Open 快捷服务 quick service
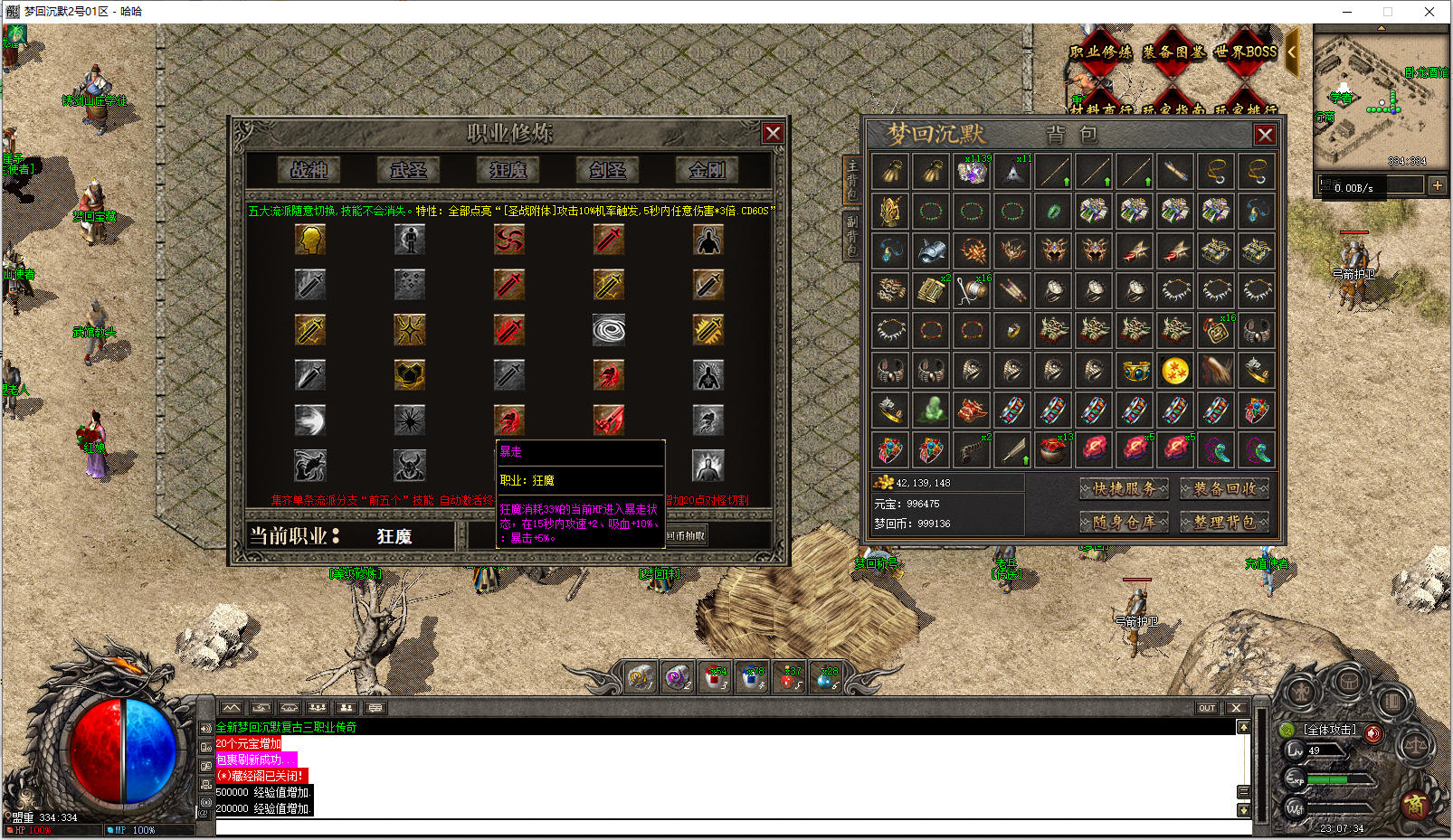Image resolution: width=1453 pixels, height=840 pixels. pyautogui.click(x=1124, y=489)
